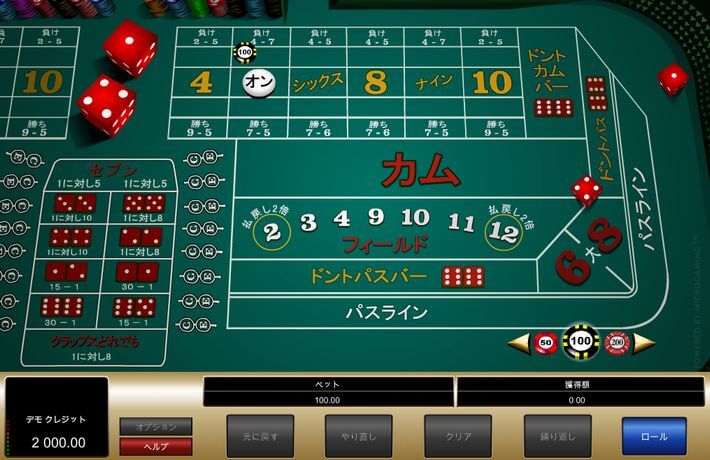Place a bet on the カム area
This screenshot has width=710, height=460.
(x=420, y=170)
